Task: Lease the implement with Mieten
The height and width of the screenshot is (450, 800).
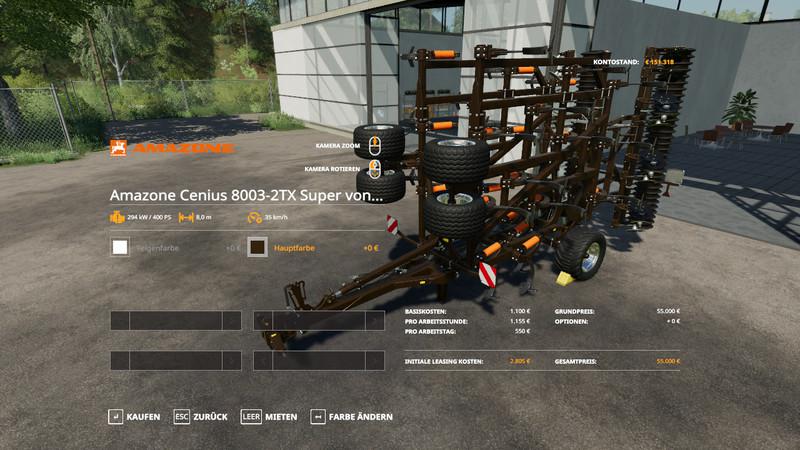Action: click(x=269, y=416)
